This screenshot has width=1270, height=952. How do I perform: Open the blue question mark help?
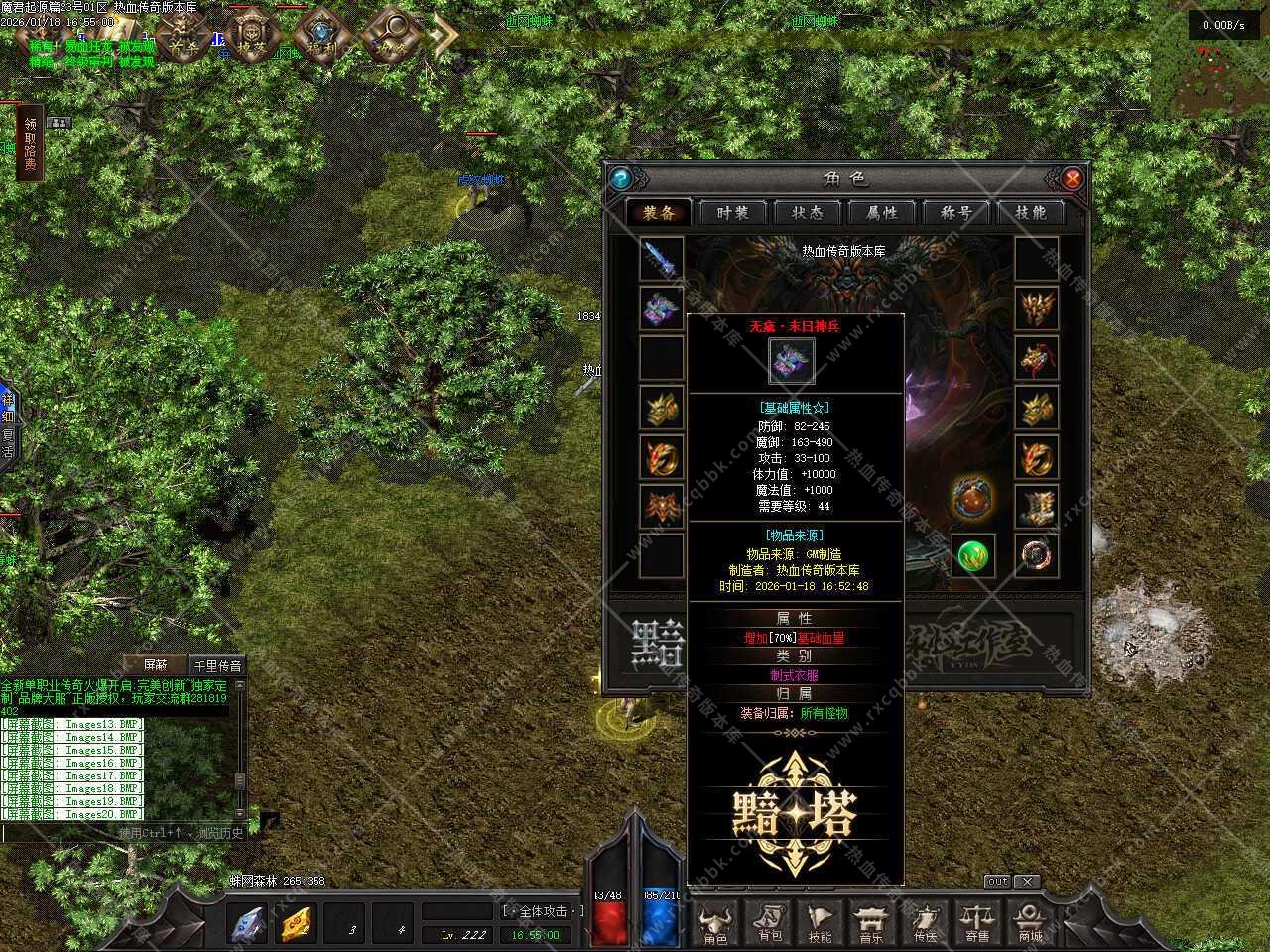(x=621, y=178)
